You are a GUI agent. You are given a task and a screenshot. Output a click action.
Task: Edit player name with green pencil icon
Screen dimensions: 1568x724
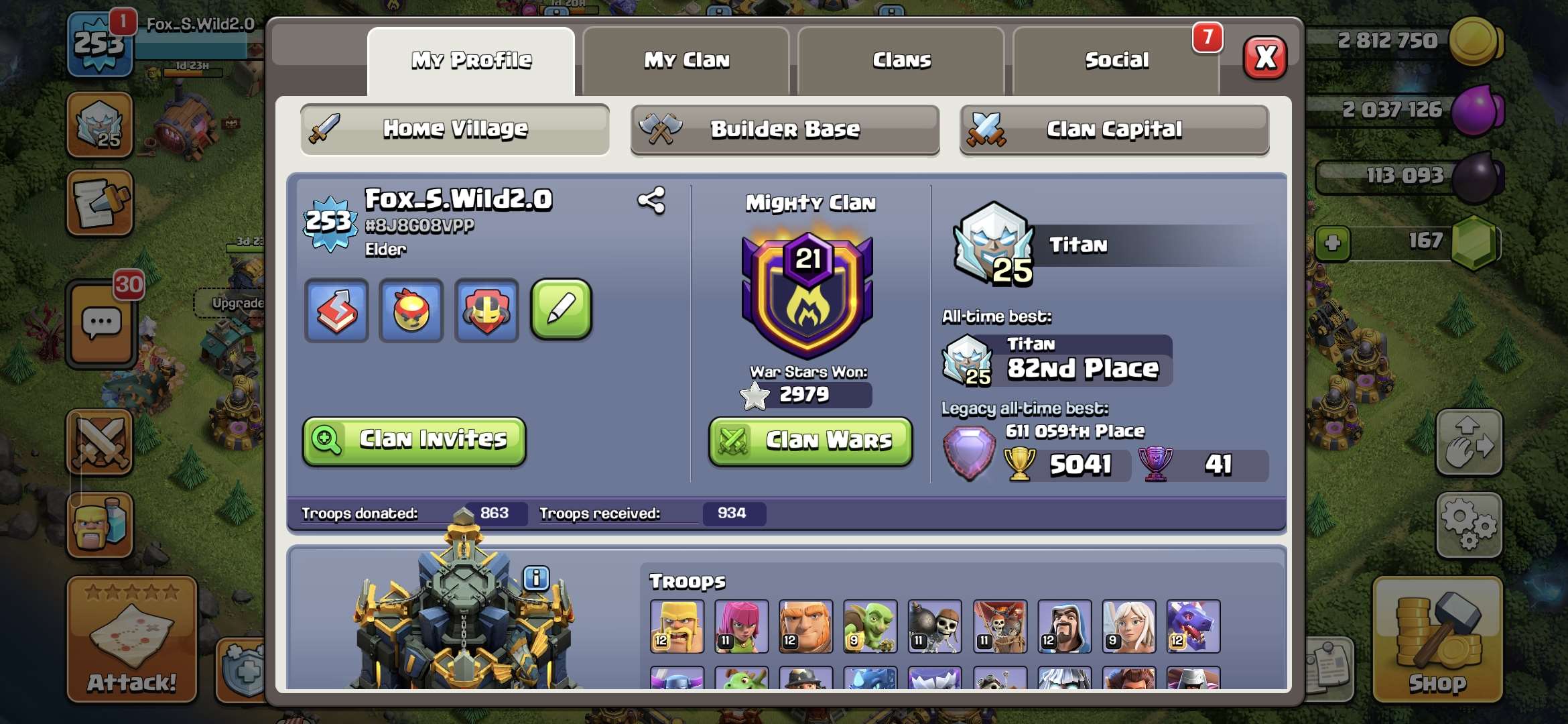tap(562, 310)
